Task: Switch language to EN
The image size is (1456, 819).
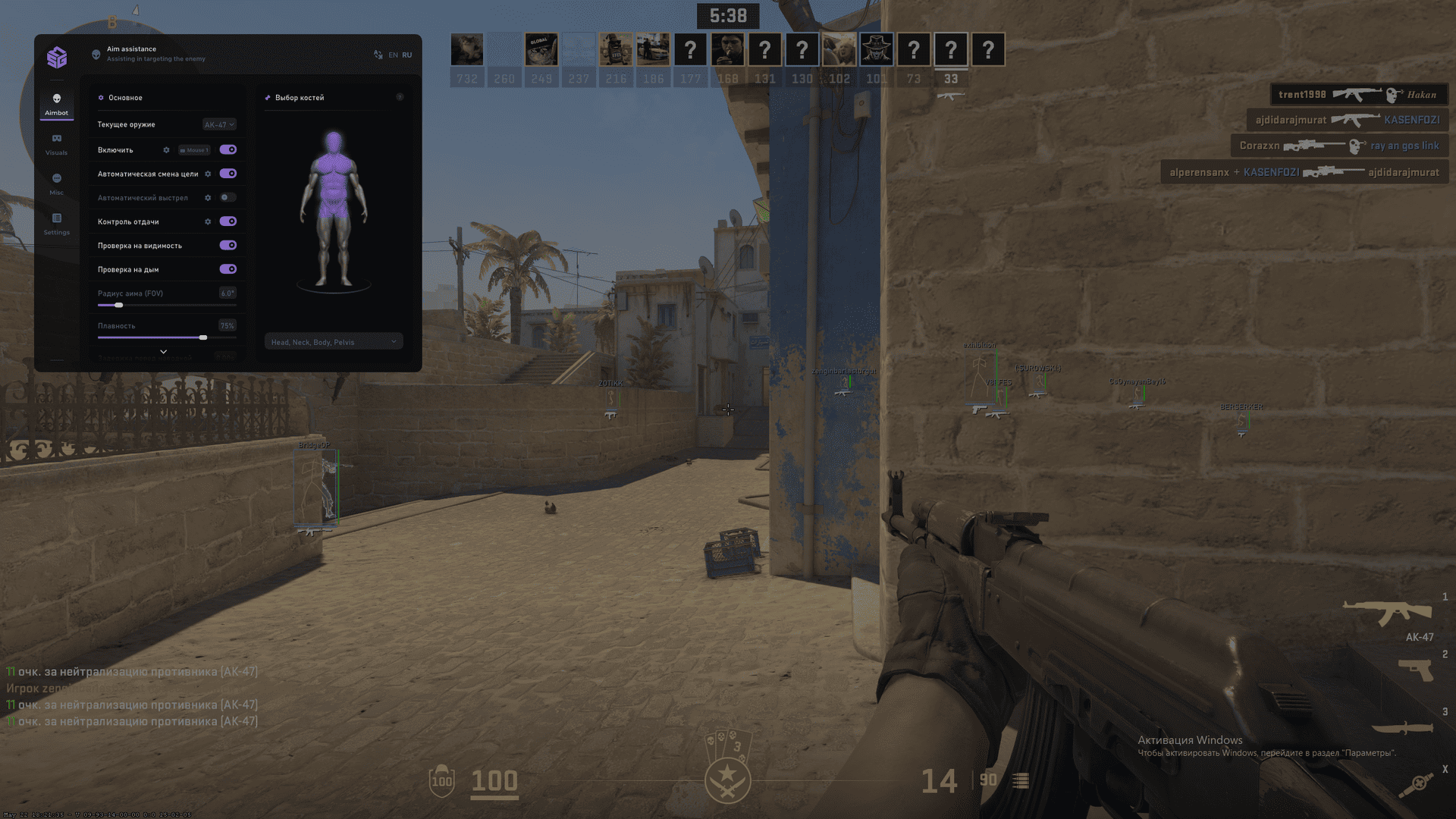Action: (x=393, y=55)
